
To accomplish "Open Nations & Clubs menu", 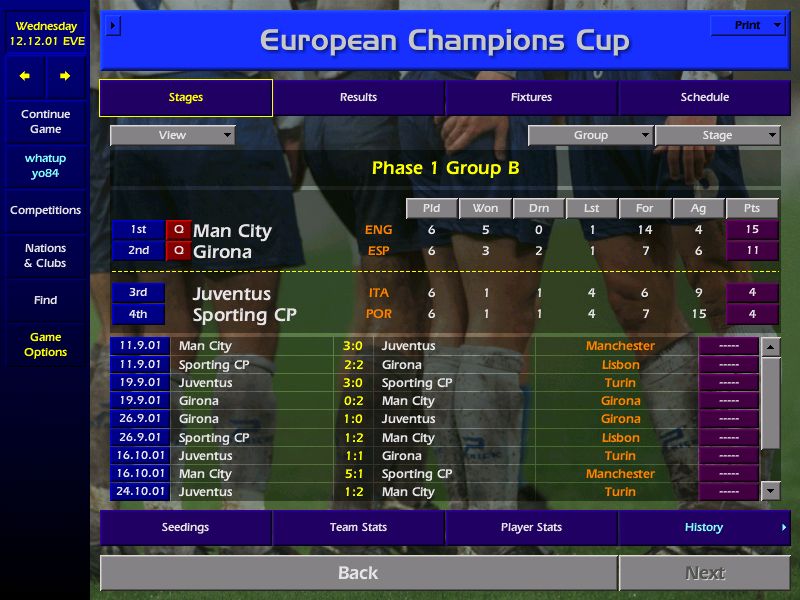I will (x=45, y=255).
